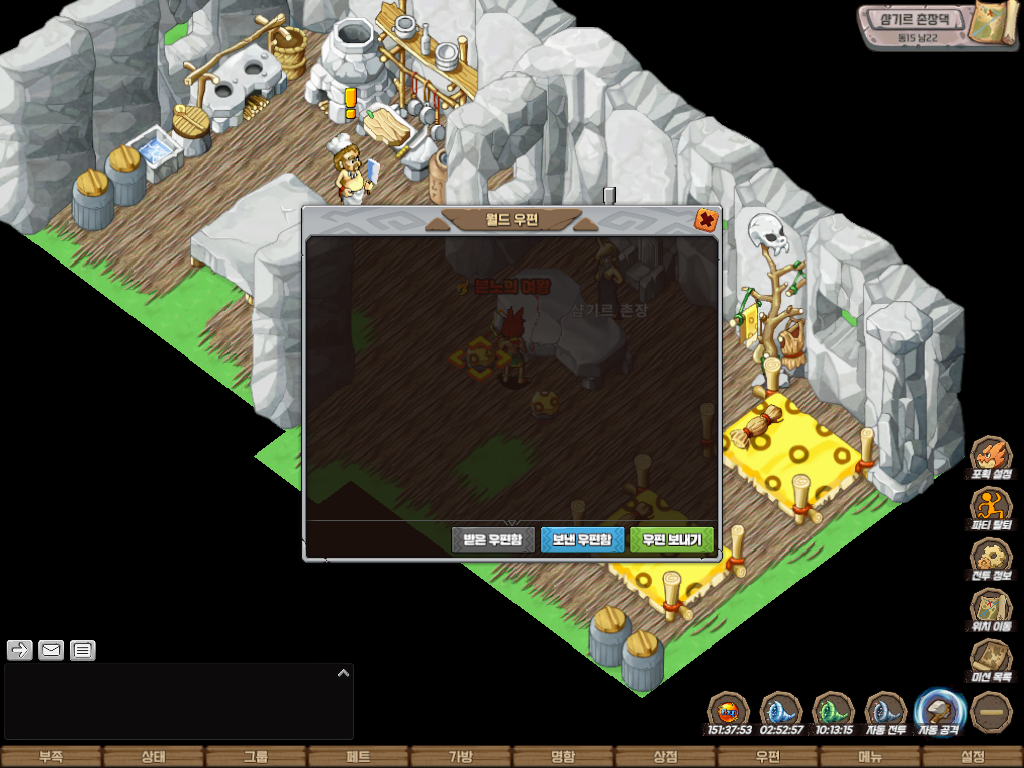Click the green 우편 보내기 button
Viewport: 1024px width, 768px height.
(x=671, y=540)
